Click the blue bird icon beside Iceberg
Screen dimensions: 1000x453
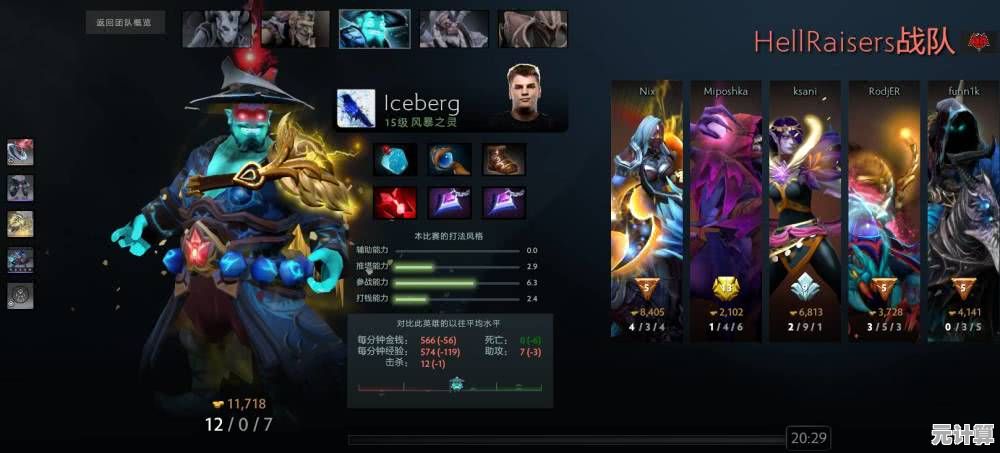(356, 109)
